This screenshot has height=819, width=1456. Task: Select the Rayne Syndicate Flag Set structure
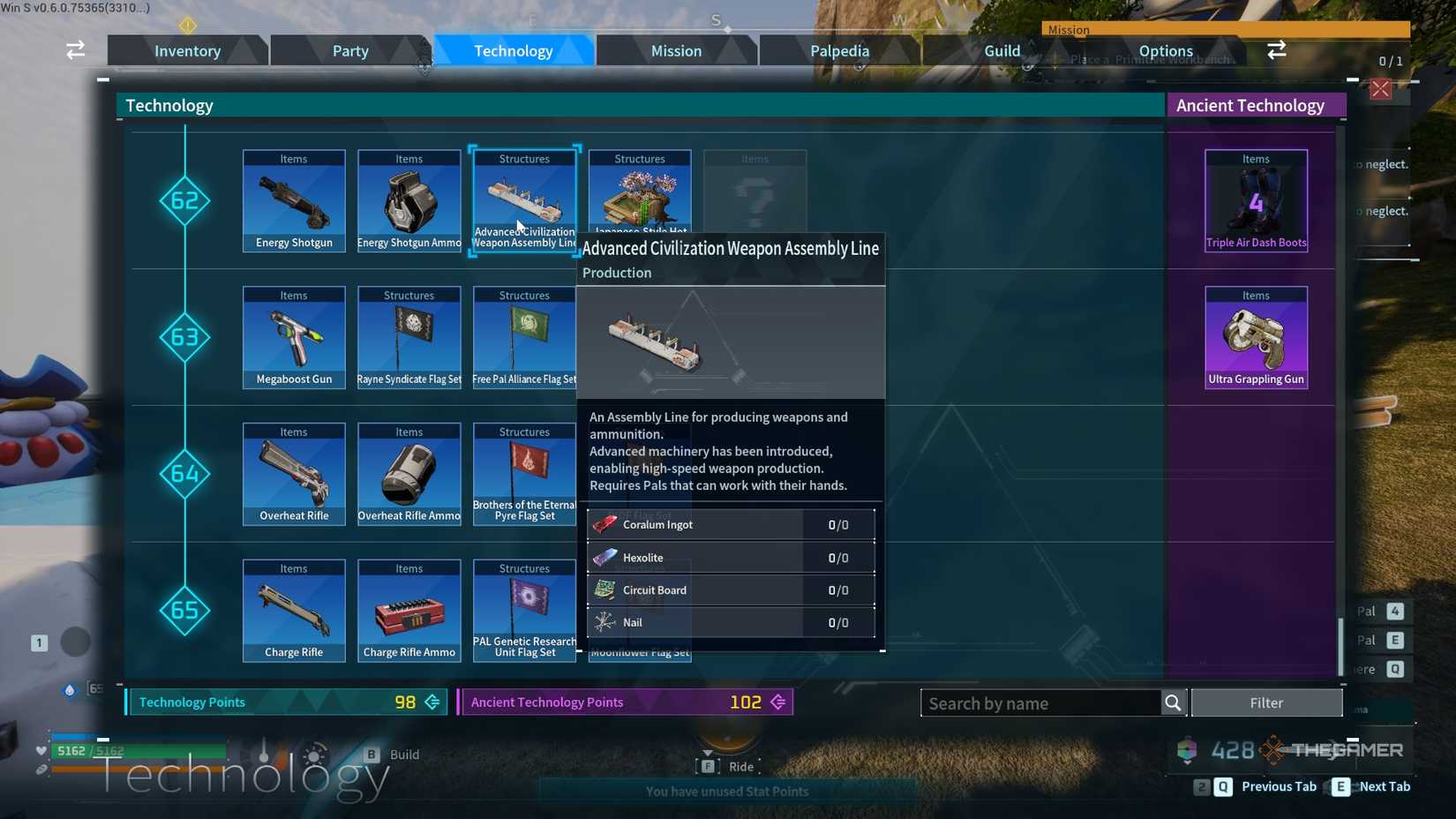pyautogui.click(x=409, y=335)
